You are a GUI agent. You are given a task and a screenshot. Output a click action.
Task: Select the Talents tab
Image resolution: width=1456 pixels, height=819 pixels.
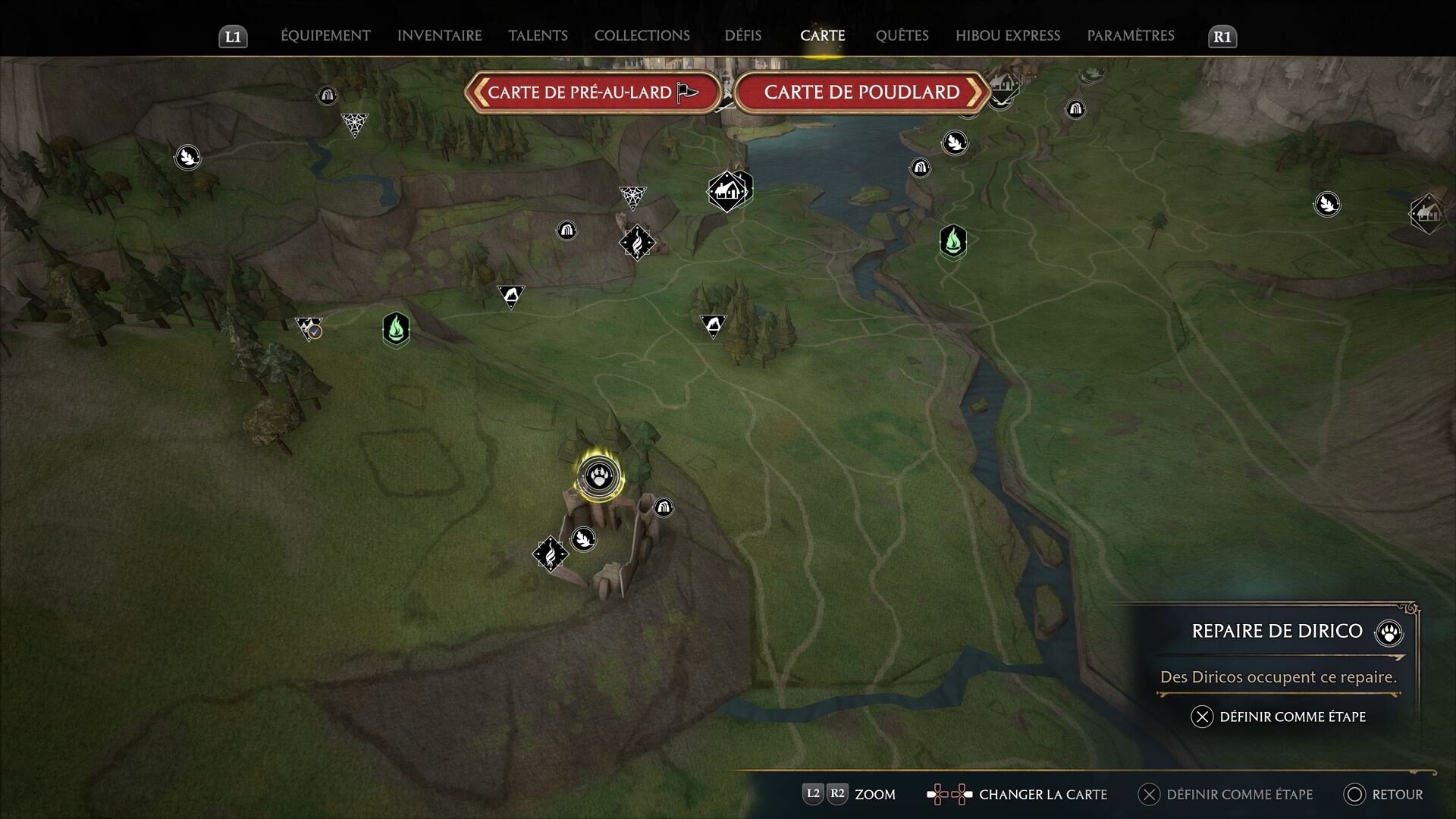[538, 36]
